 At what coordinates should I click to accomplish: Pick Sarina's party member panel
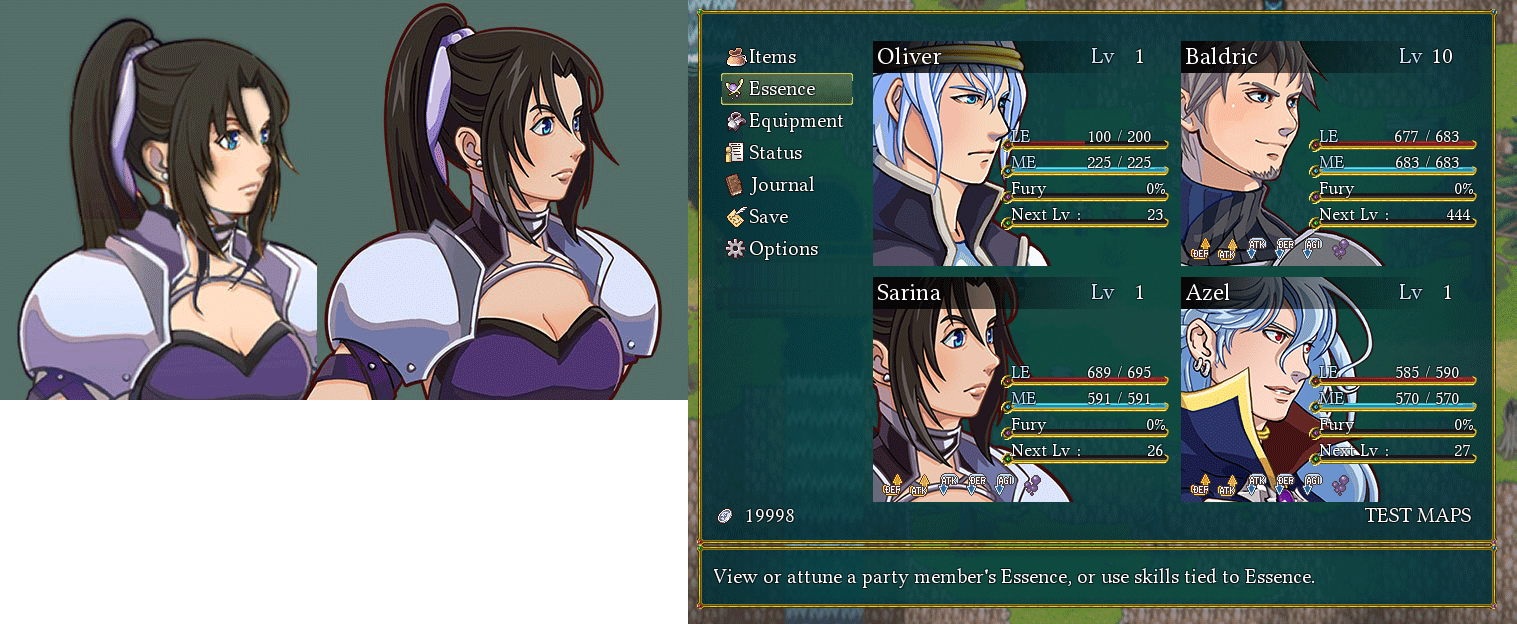pyautogui.click(x=1020, y=389)
